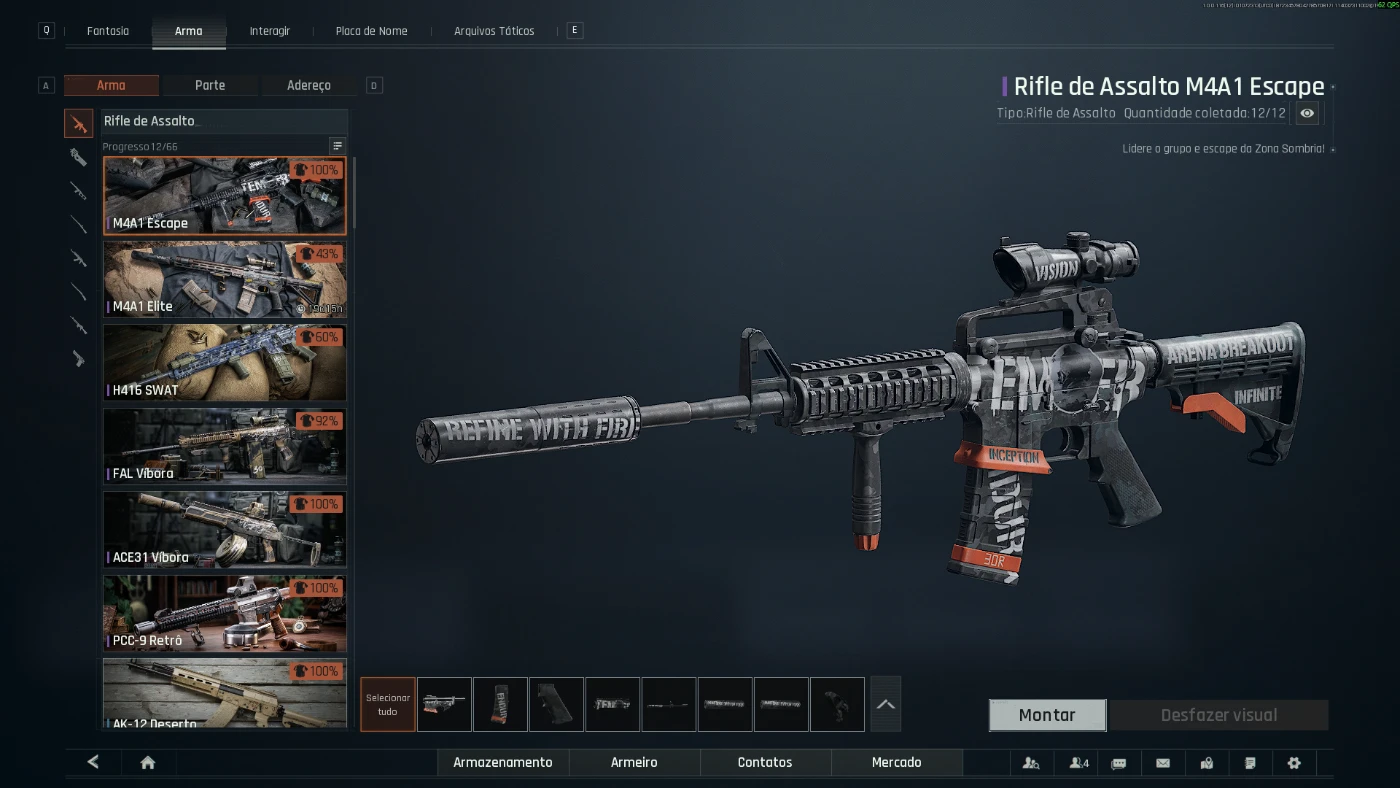Open the settings gear icon
This screenshot has height=788, width=1400.
tap(1294, 763)
